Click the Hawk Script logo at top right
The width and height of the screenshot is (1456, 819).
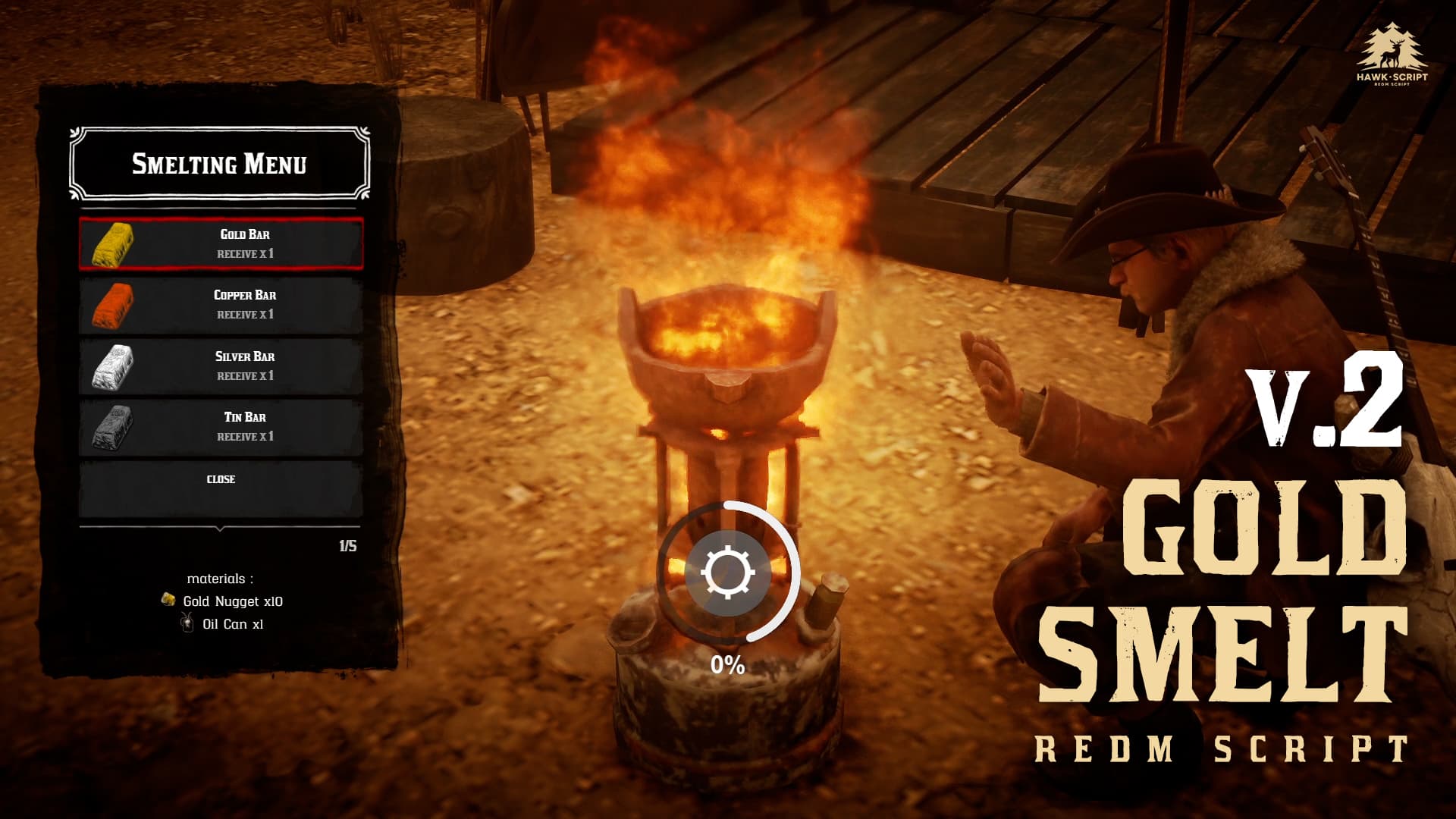click(1392, 49)
